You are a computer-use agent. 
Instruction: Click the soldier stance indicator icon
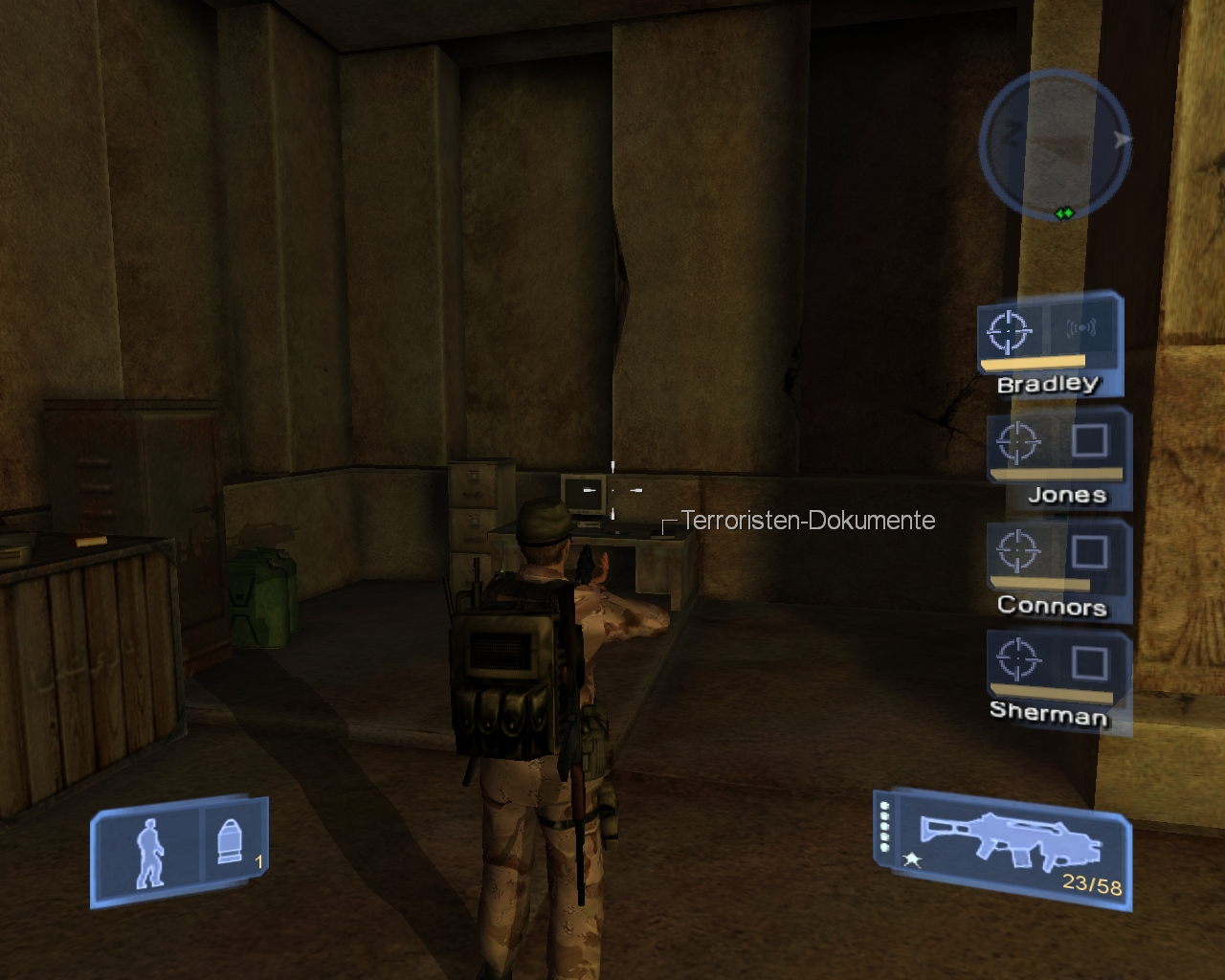point(149,852)
